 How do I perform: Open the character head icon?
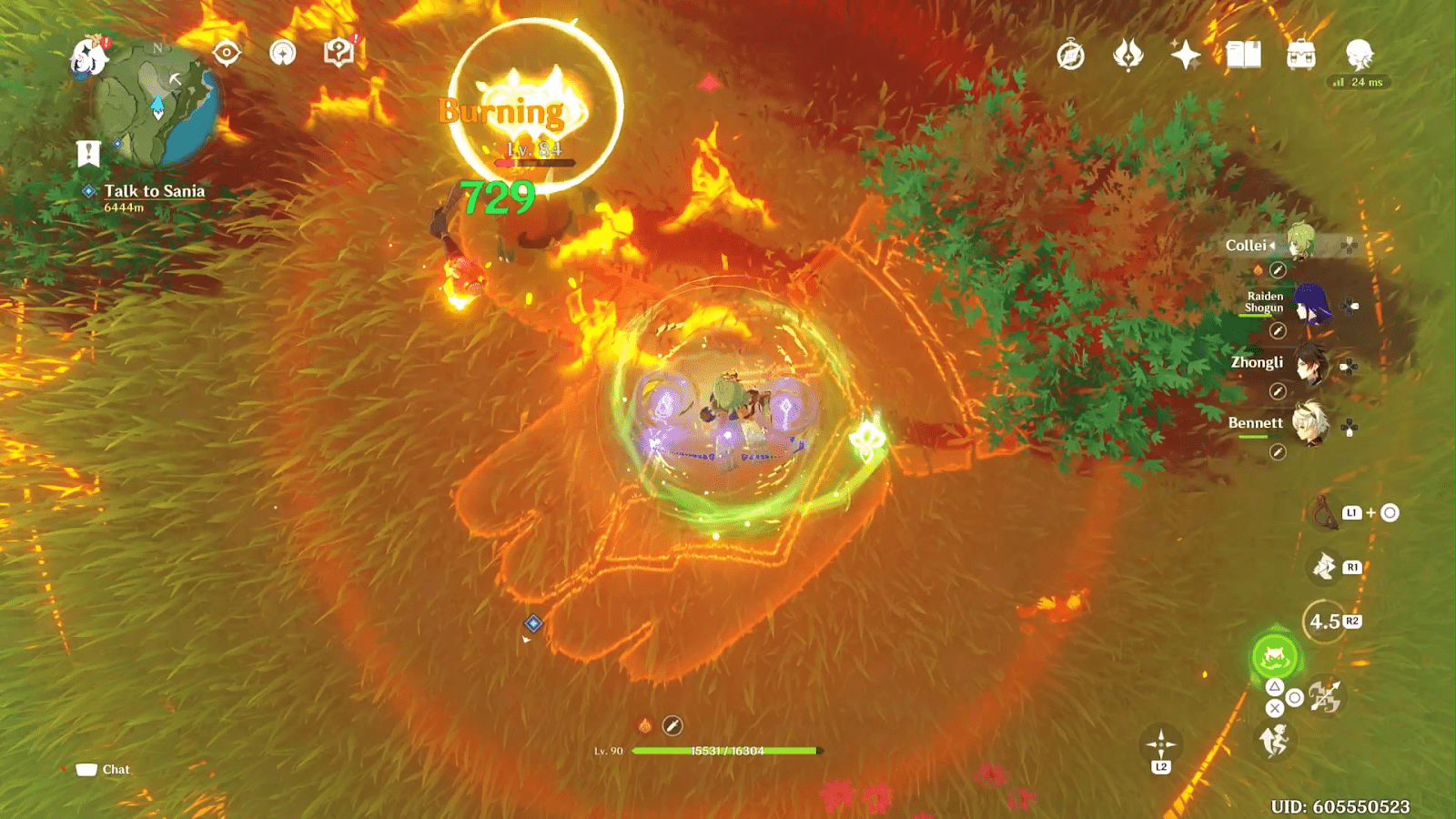[1359, 56]
